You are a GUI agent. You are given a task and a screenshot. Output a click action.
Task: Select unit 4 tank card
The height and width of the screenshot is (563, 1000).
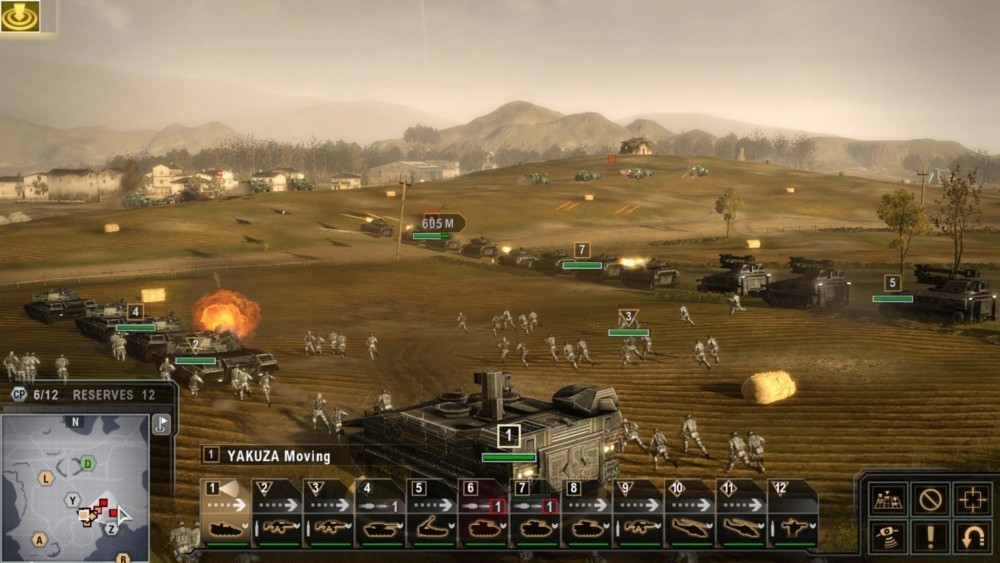coord(381,514)
